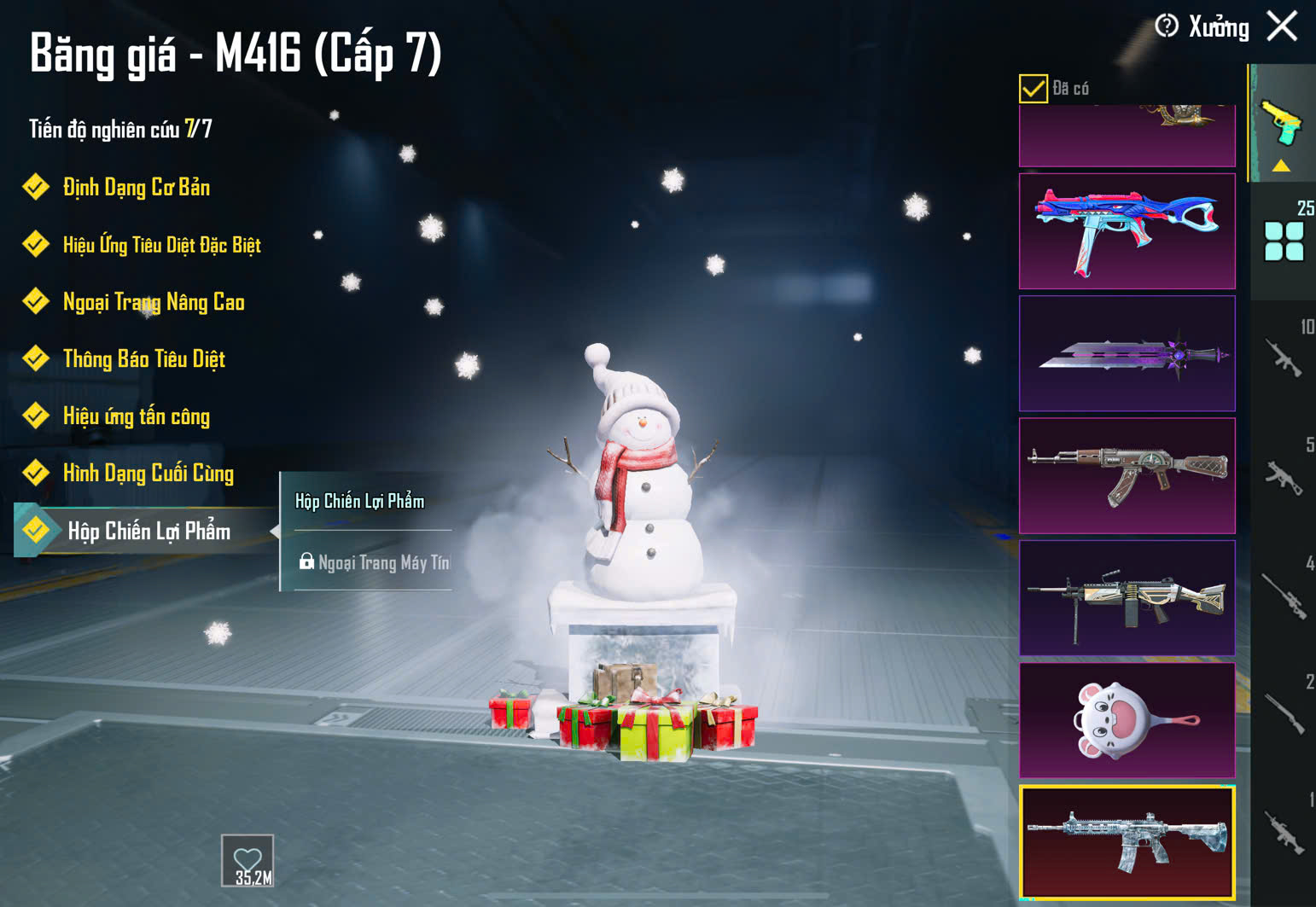Select the red and blue SMG skin

(x=1127, y=231)
